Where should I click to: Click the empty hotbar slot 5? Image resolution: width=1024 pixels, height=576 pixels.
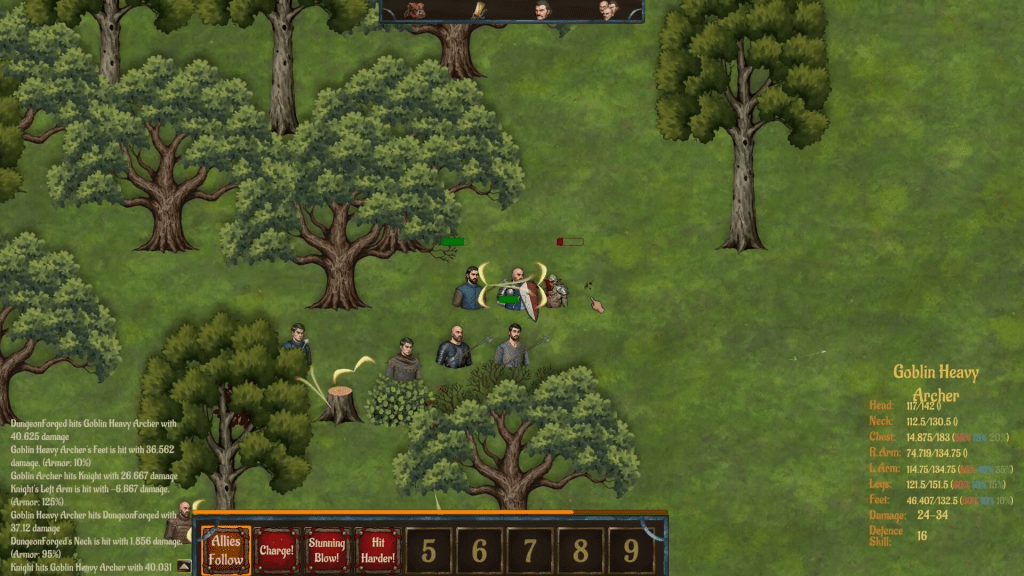tap(428, 550)
